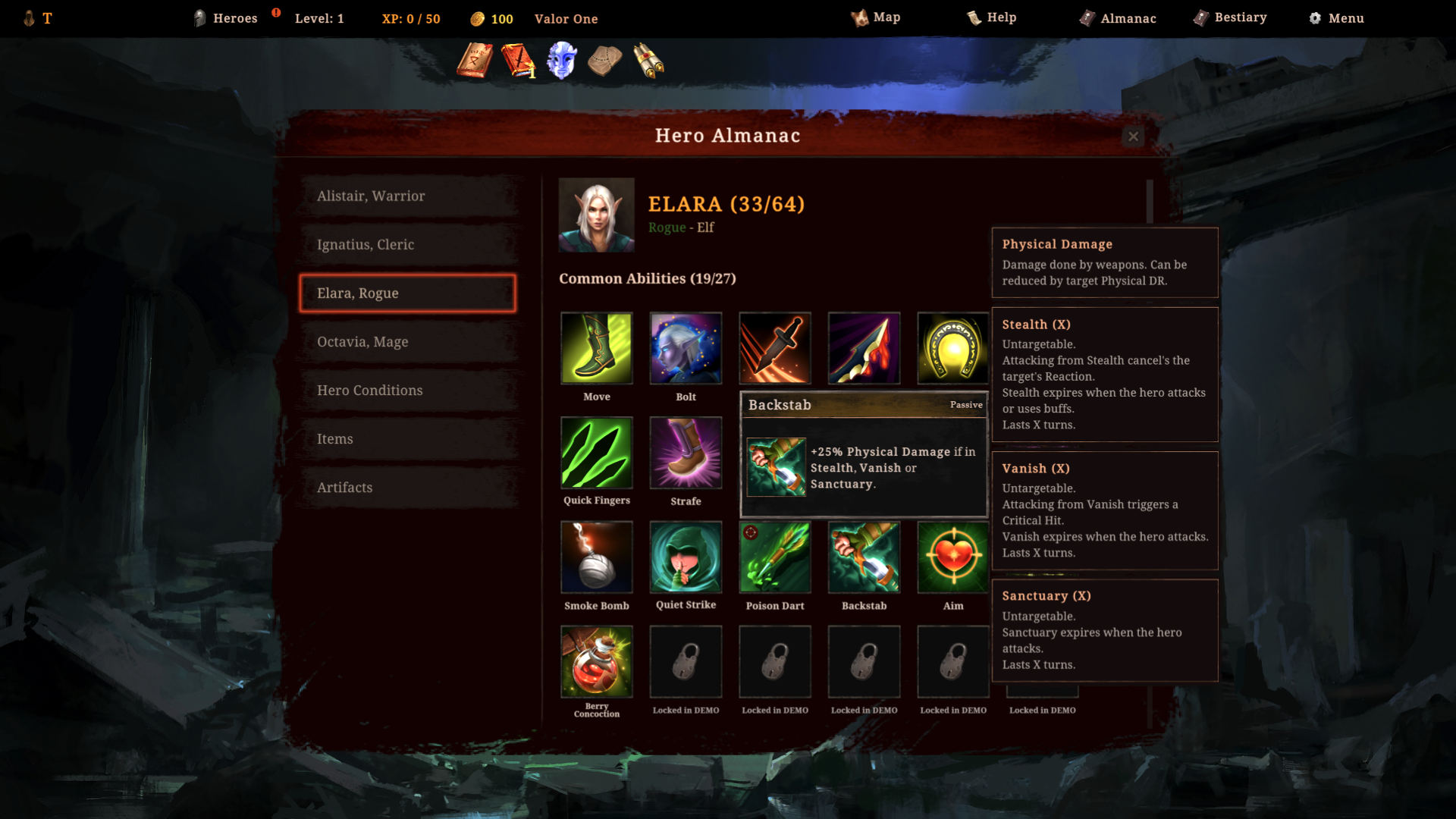The height and width of the screenshot is (819, 1456).
Task: Click Elara's portrait thumbnail
Action: tap(596, 215)
